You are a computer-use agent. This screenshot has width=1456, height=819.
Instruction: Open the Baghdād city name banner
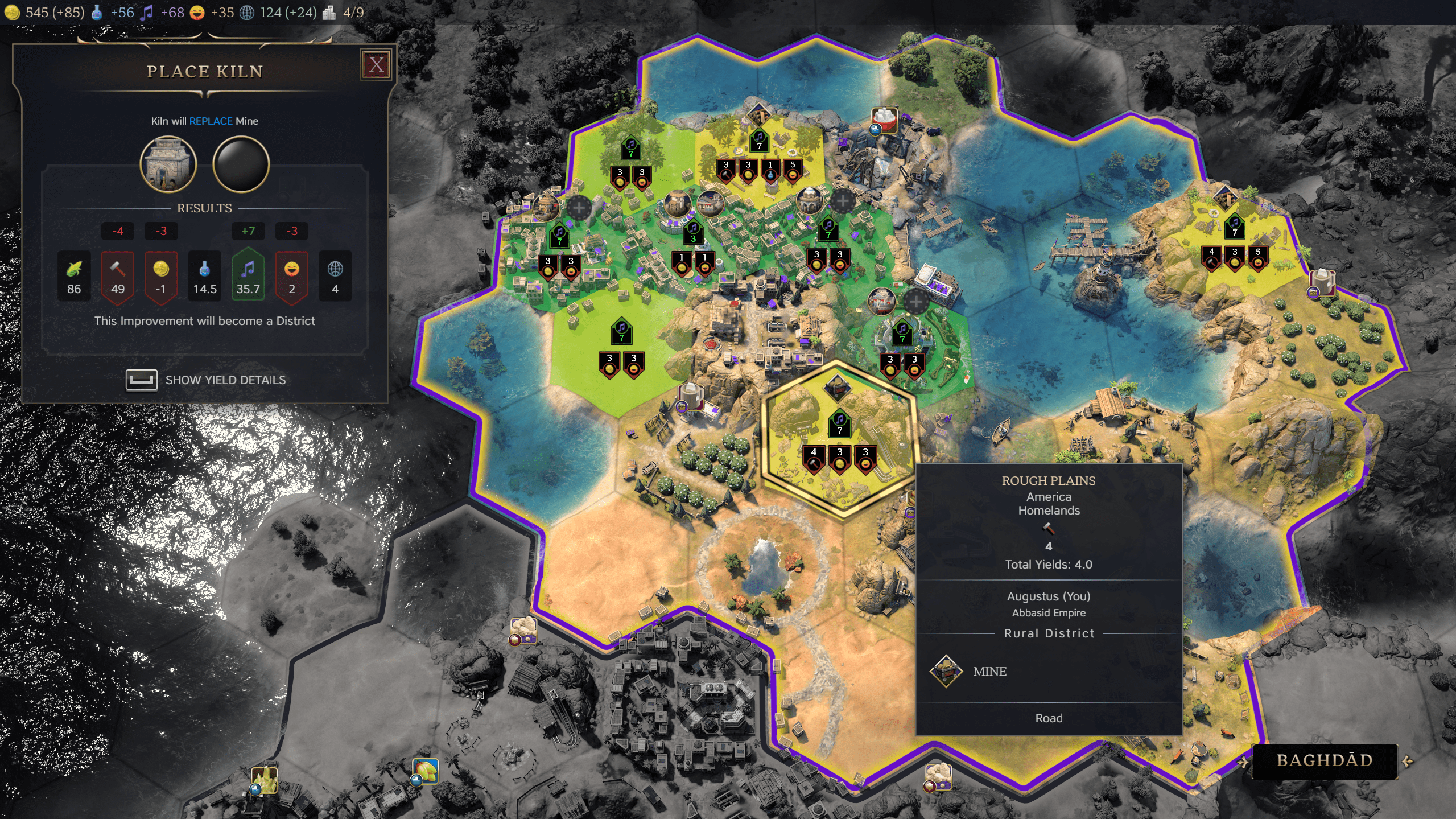click(1325, 761)
